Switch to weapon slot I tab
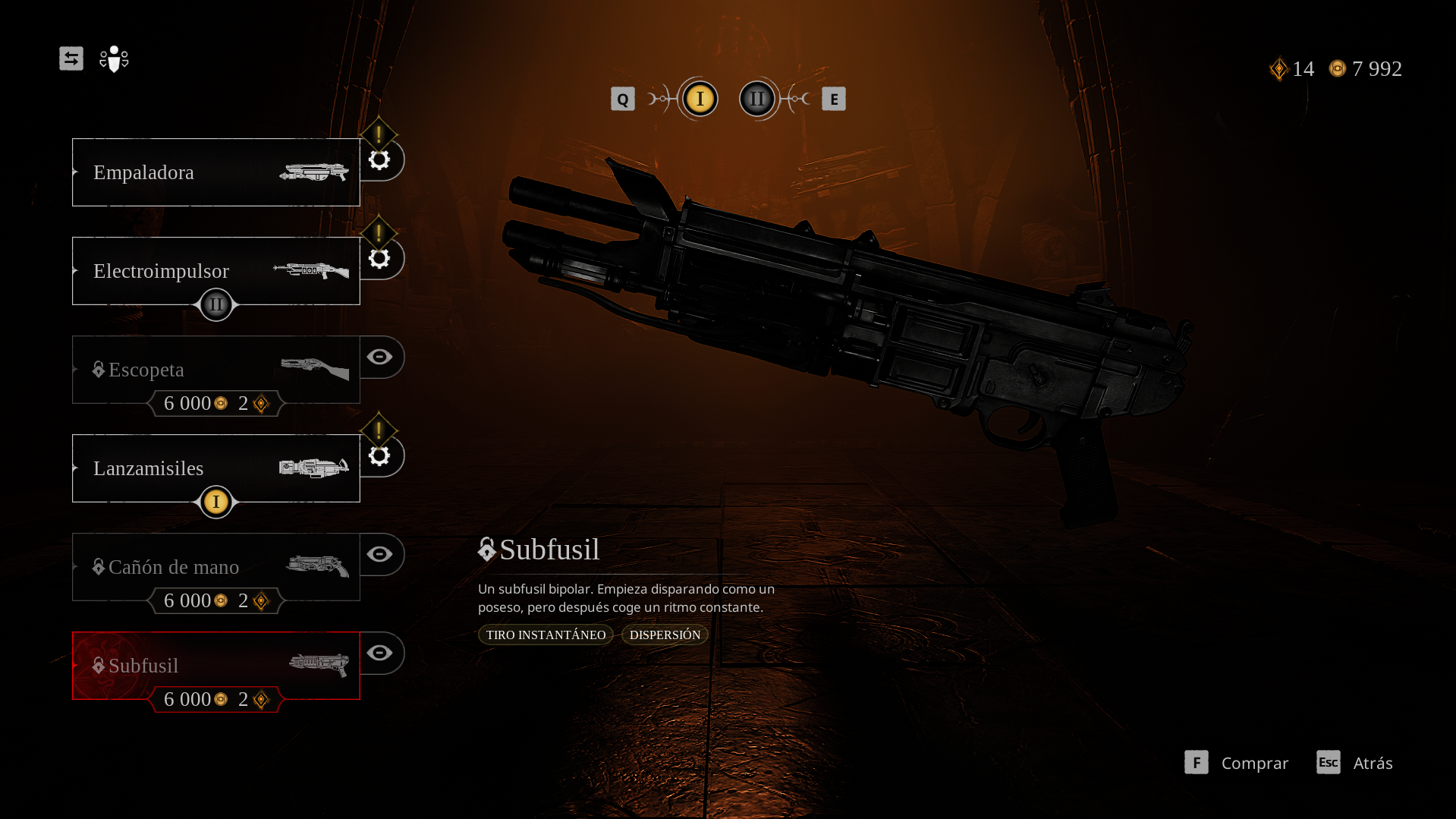 coord(700,99)
